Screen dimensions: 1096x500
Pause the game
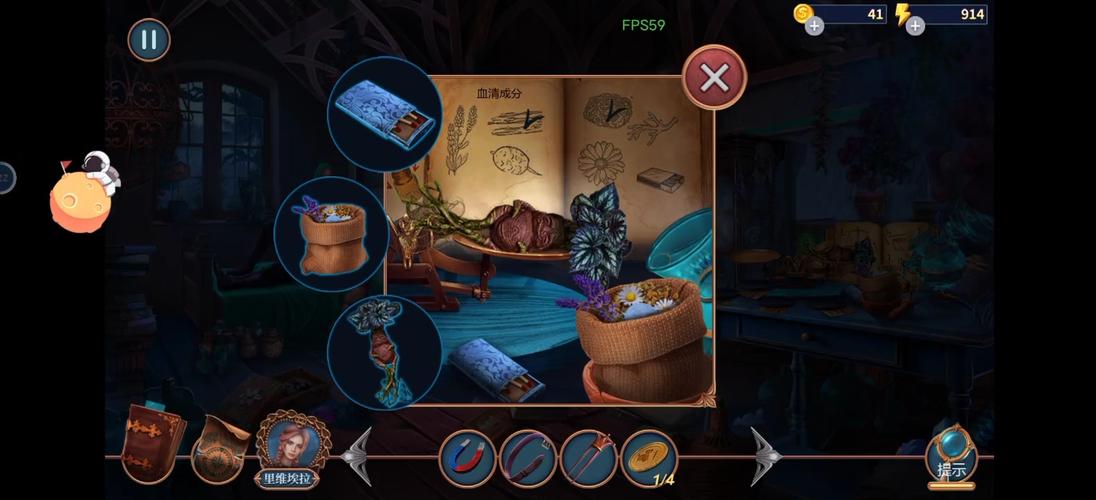point(149,40)
